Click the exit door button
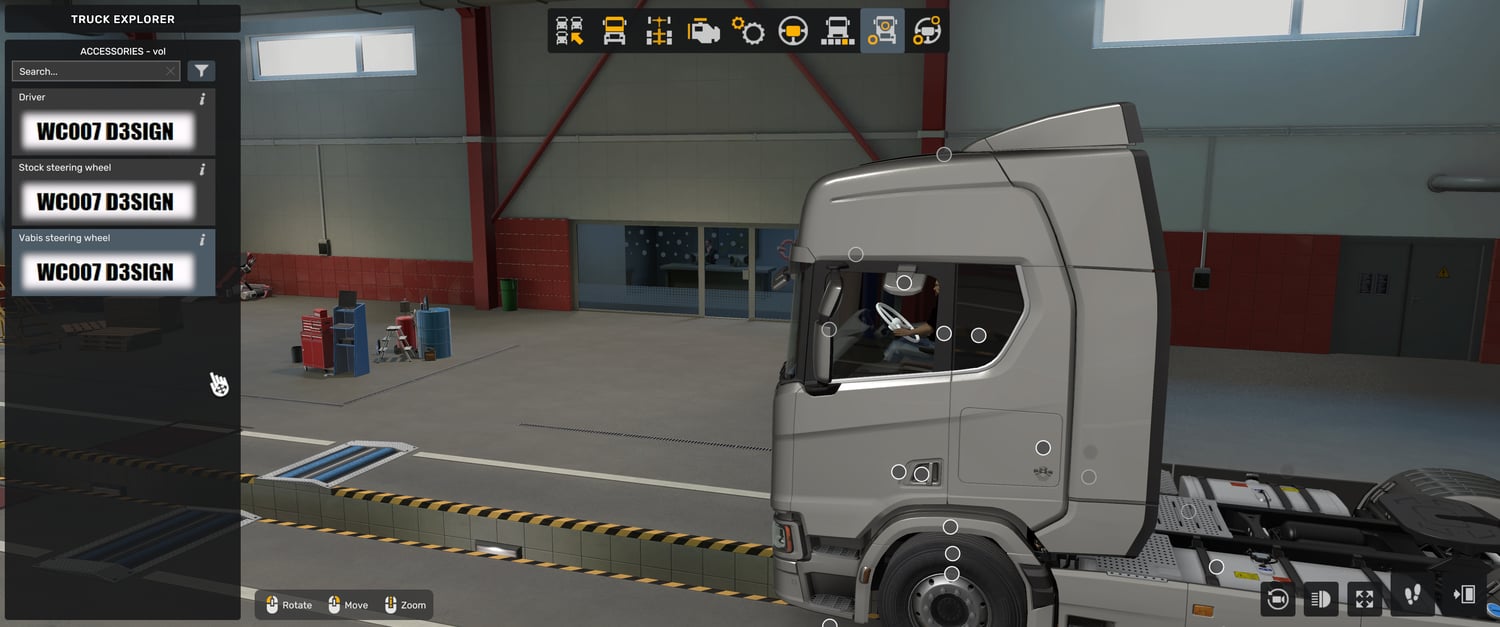 coord(1463,596)
